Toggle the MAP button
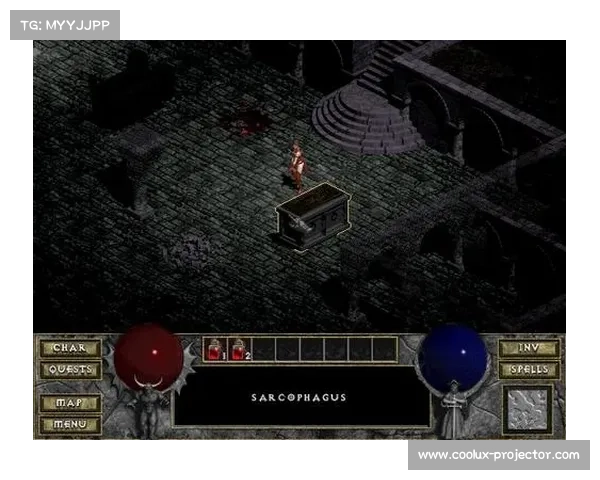The height and width of the screenshot is (480, 600). tap(69, 403)
